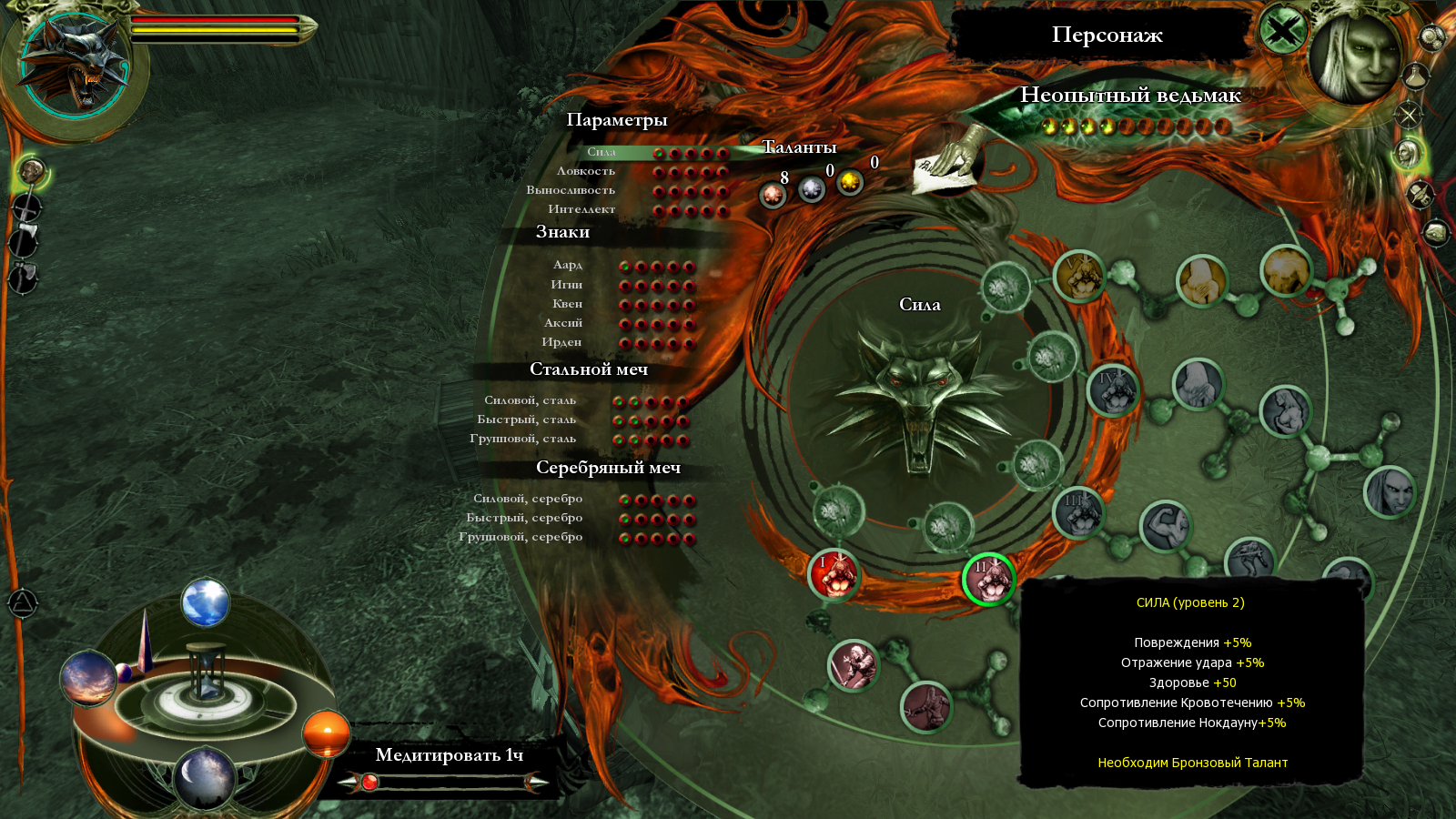Choose the orange sunset meditation orb
1456x819 pixels.
[326, 733]
